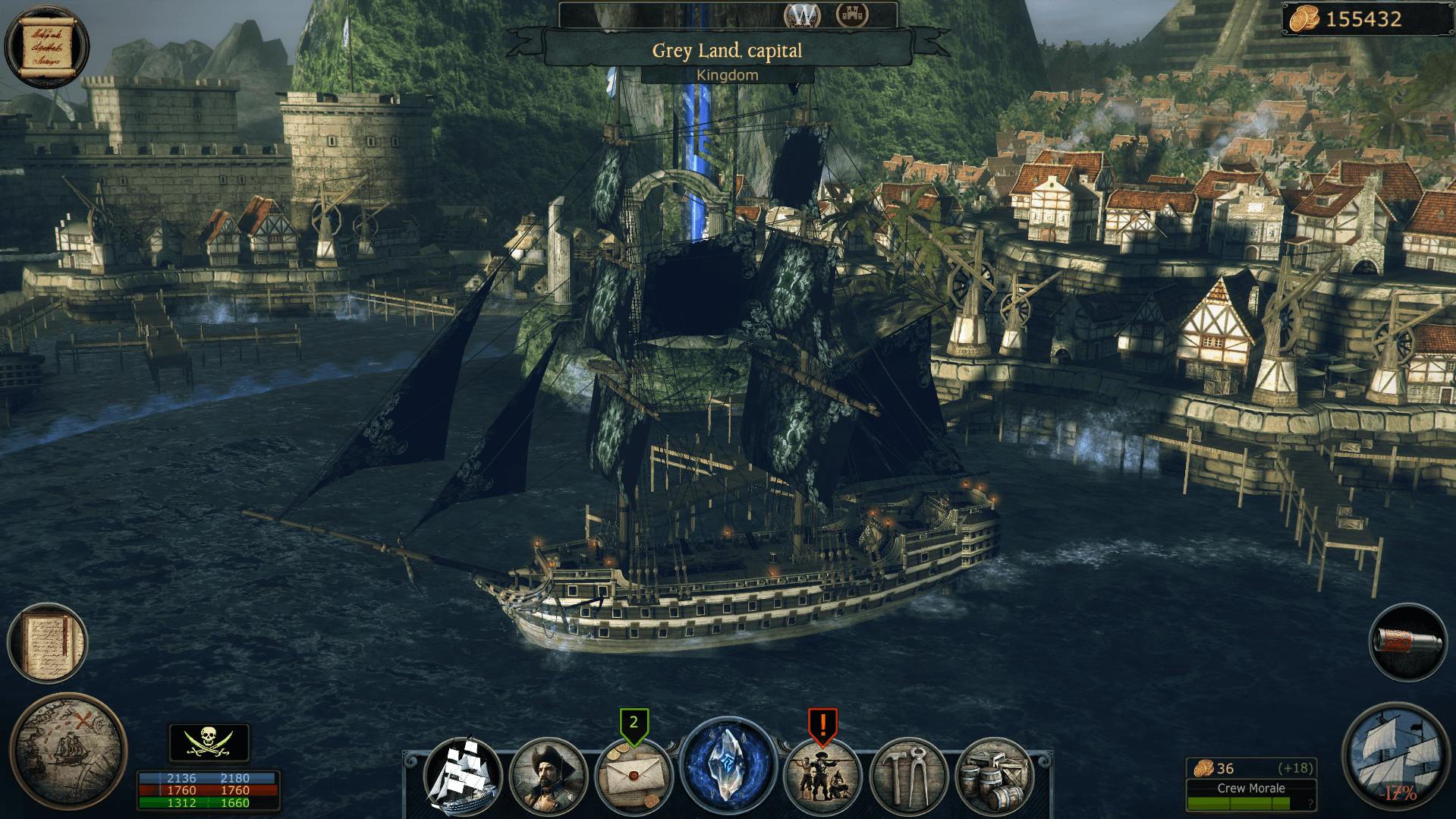Open the hammer and pliers repair icon
This screenshot has width=1456, height=819.
pyautogui.click(x=908, y=777)
